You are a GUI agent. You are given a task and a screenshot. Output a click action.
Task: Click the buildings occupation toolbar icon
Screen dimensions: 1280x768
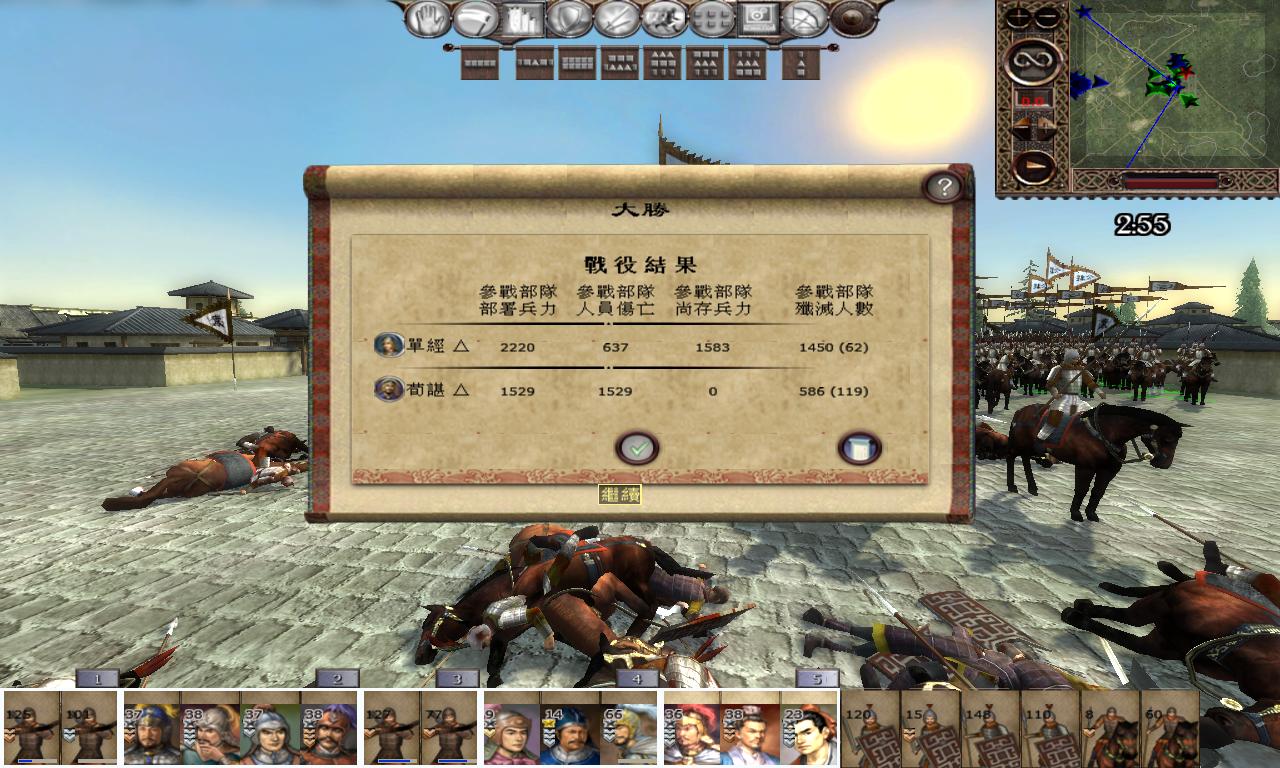(x=523, y=17)
